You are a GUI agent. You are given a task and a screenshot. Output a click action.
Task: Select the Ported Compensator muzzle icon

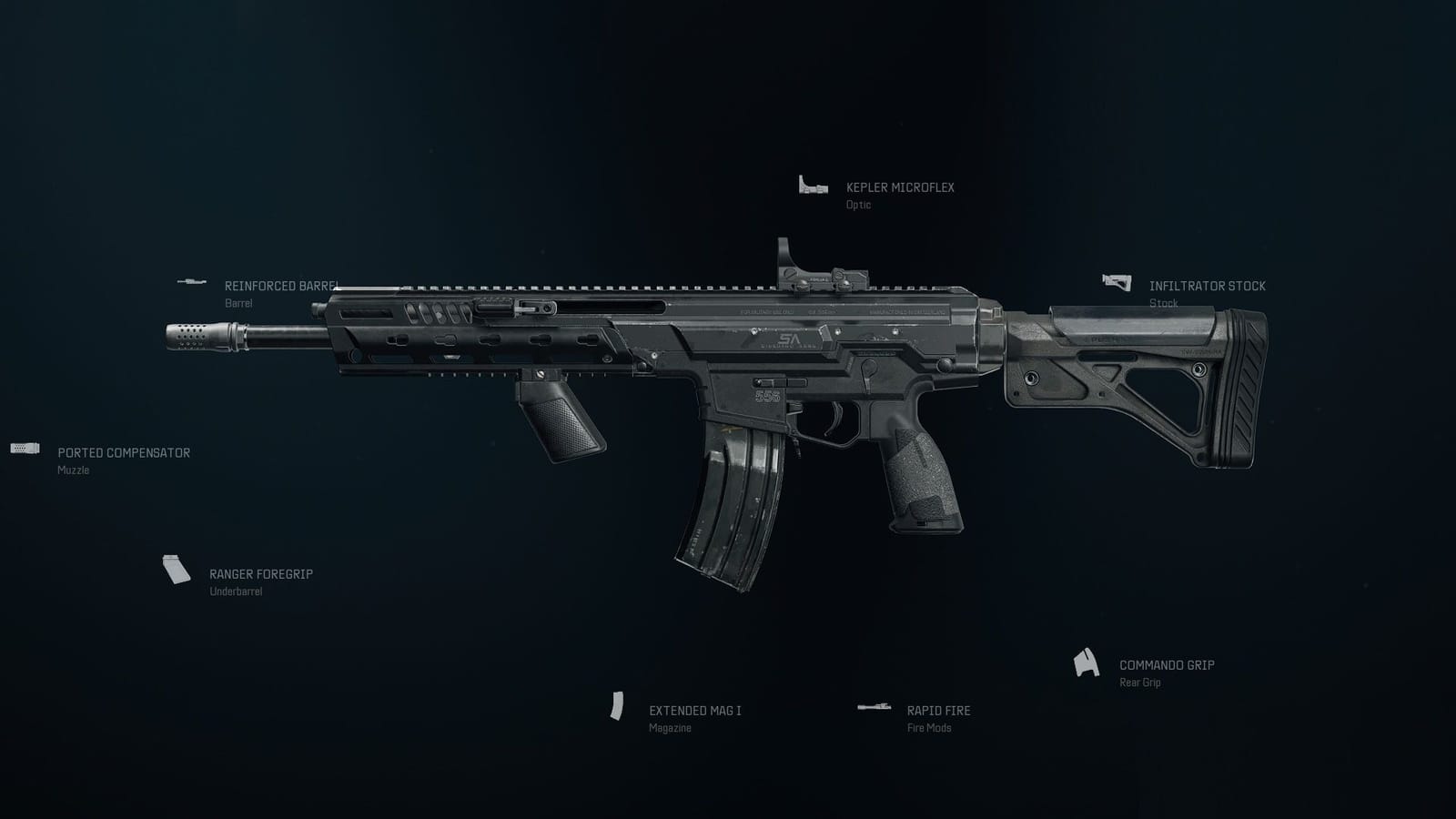point(25,450)
